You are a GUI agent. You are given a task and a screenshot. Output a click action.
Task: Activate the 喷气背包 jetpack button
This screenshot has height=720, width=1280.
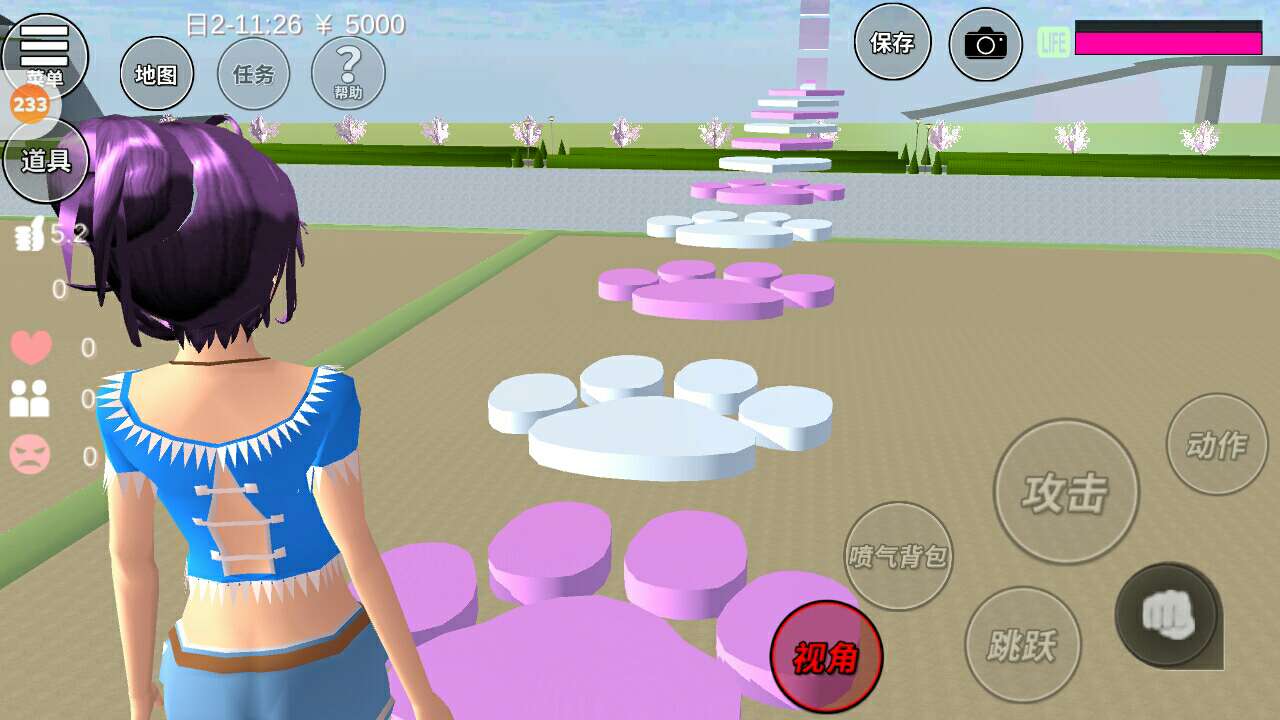(898, 556)
